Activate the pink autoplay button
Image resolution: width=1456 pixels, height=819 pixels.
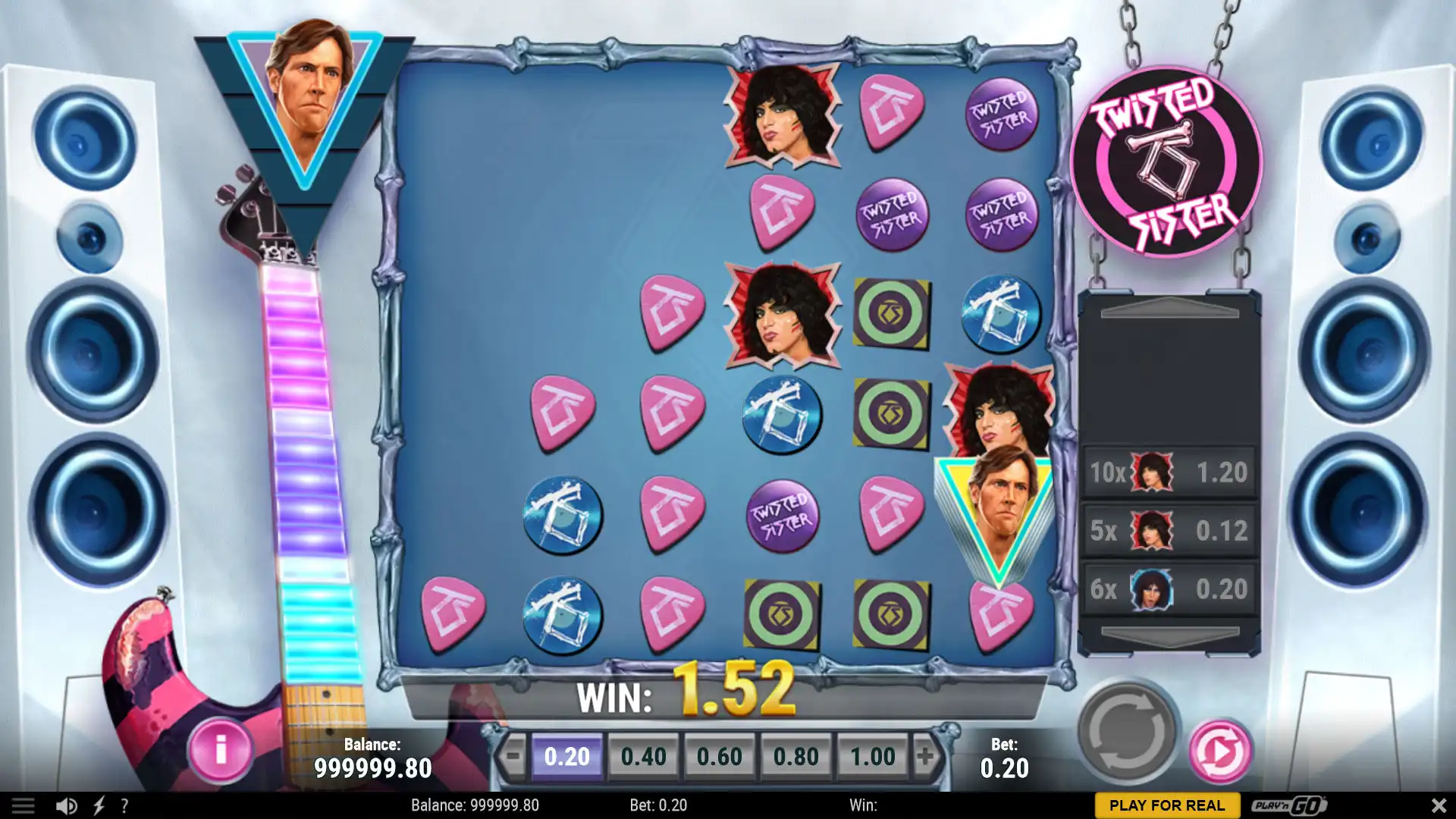(x=1219, y=752)
